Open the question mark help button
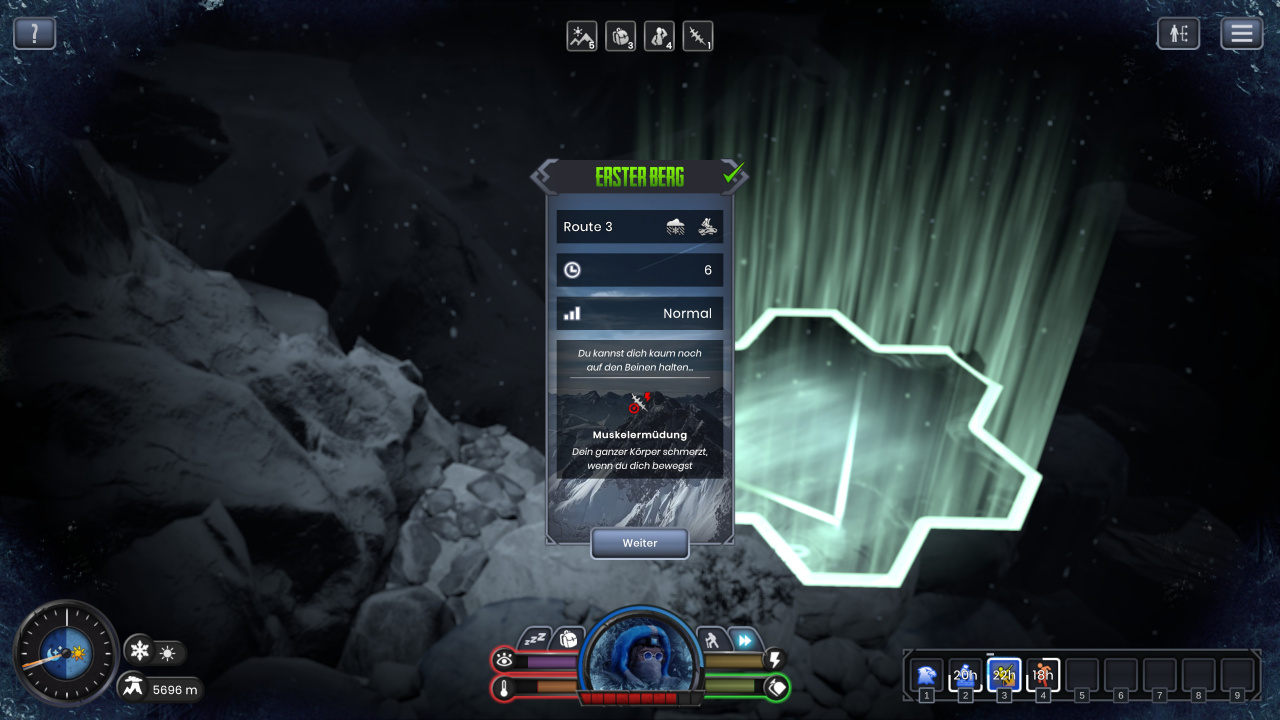Image resolution: width=1280 pixels, height=720 pixels. [34, 34]
